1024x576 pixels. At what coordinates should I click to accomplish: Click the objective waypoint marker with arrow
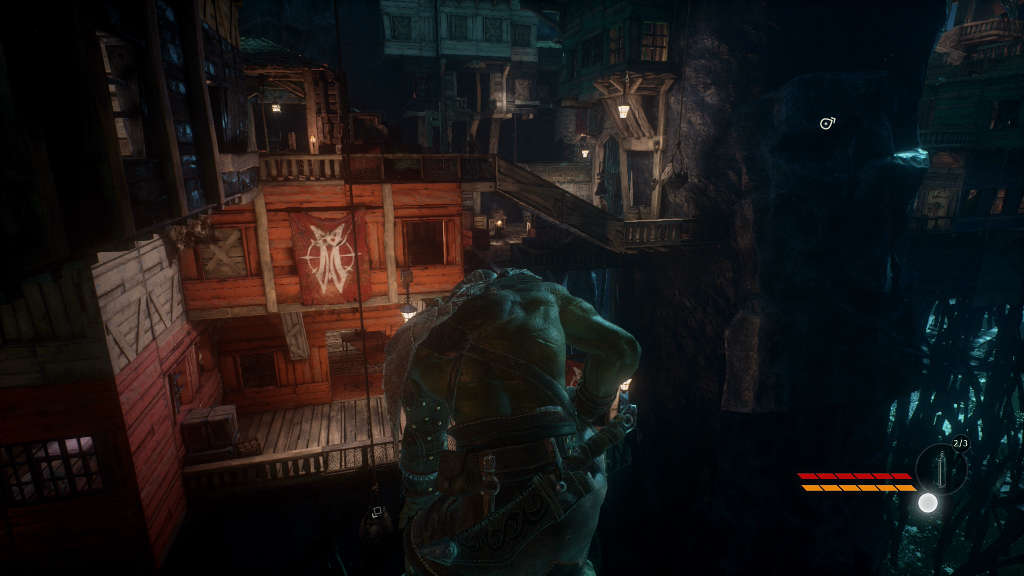827,124
